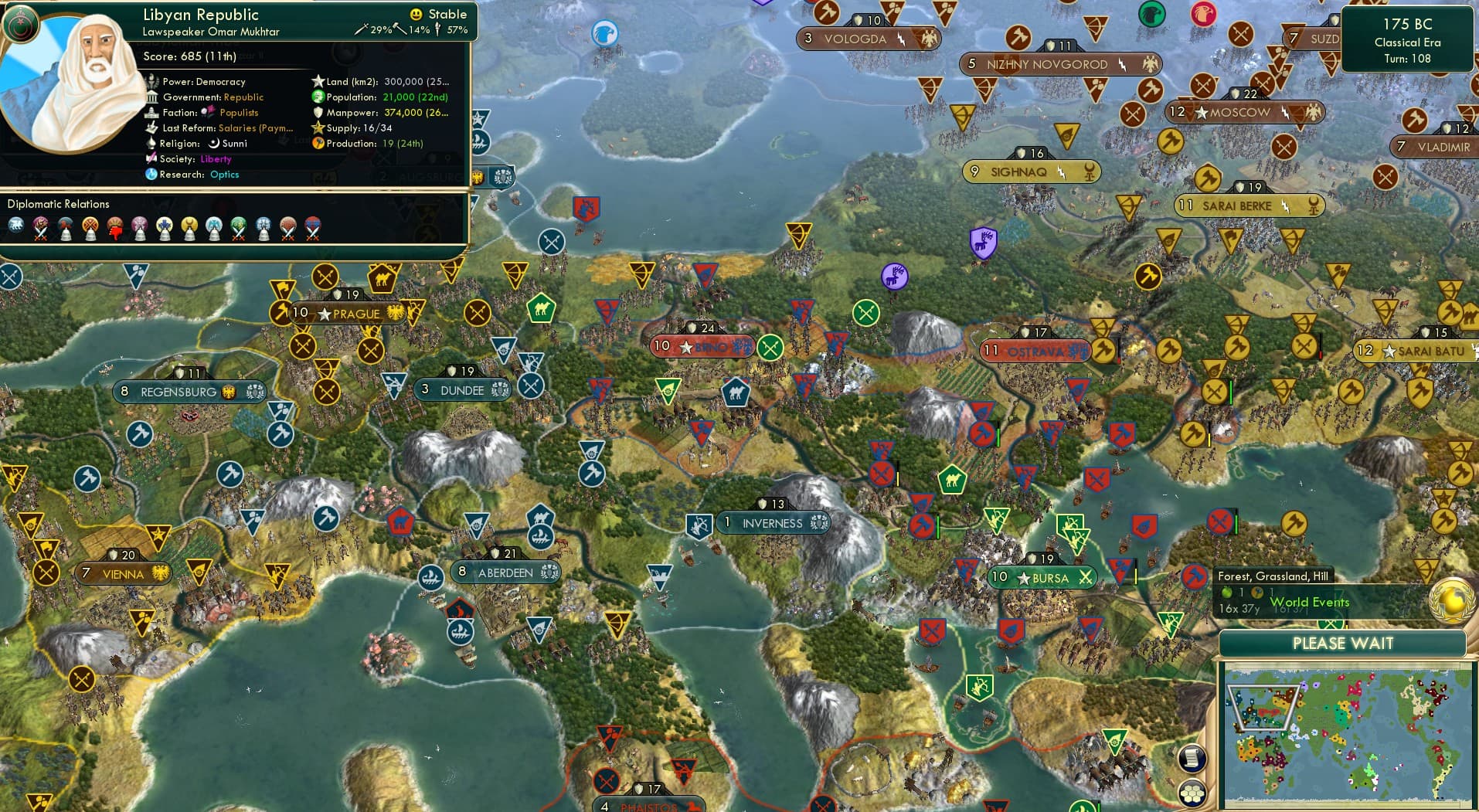Click the blue Research beaker icon
This screenshot has width=1479, height=812.
(x=152, y=175)
